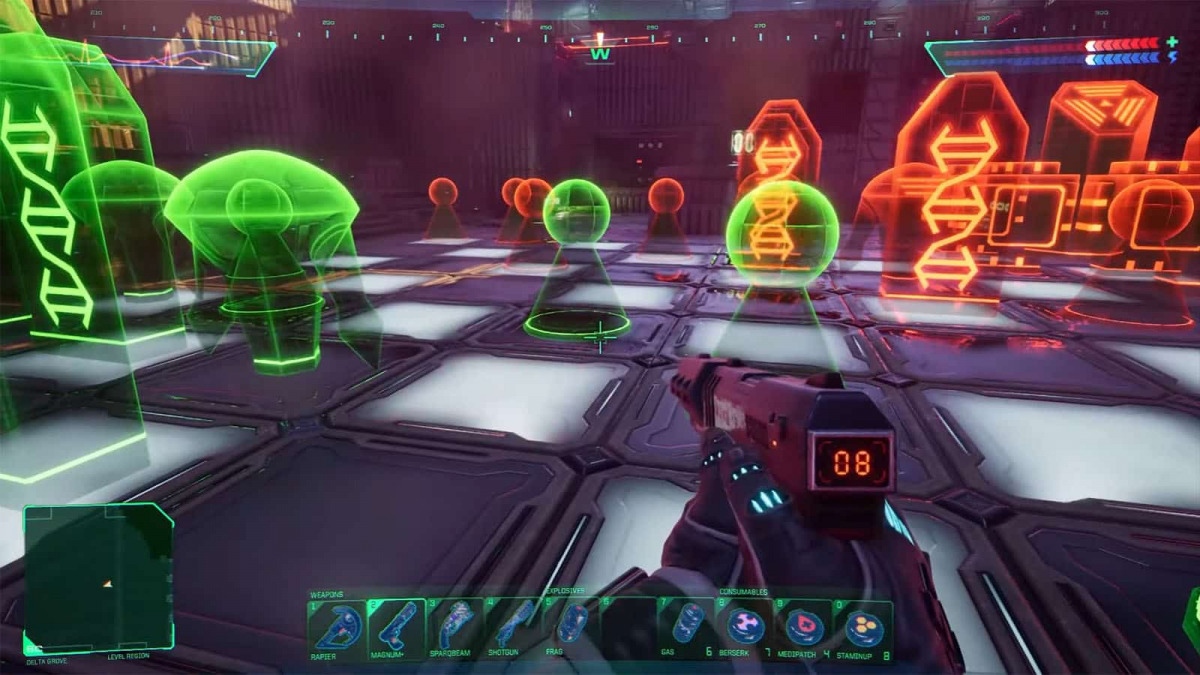Activate the Staminup consumable slot
1200x675 pixels.
[x=863, y=626]
